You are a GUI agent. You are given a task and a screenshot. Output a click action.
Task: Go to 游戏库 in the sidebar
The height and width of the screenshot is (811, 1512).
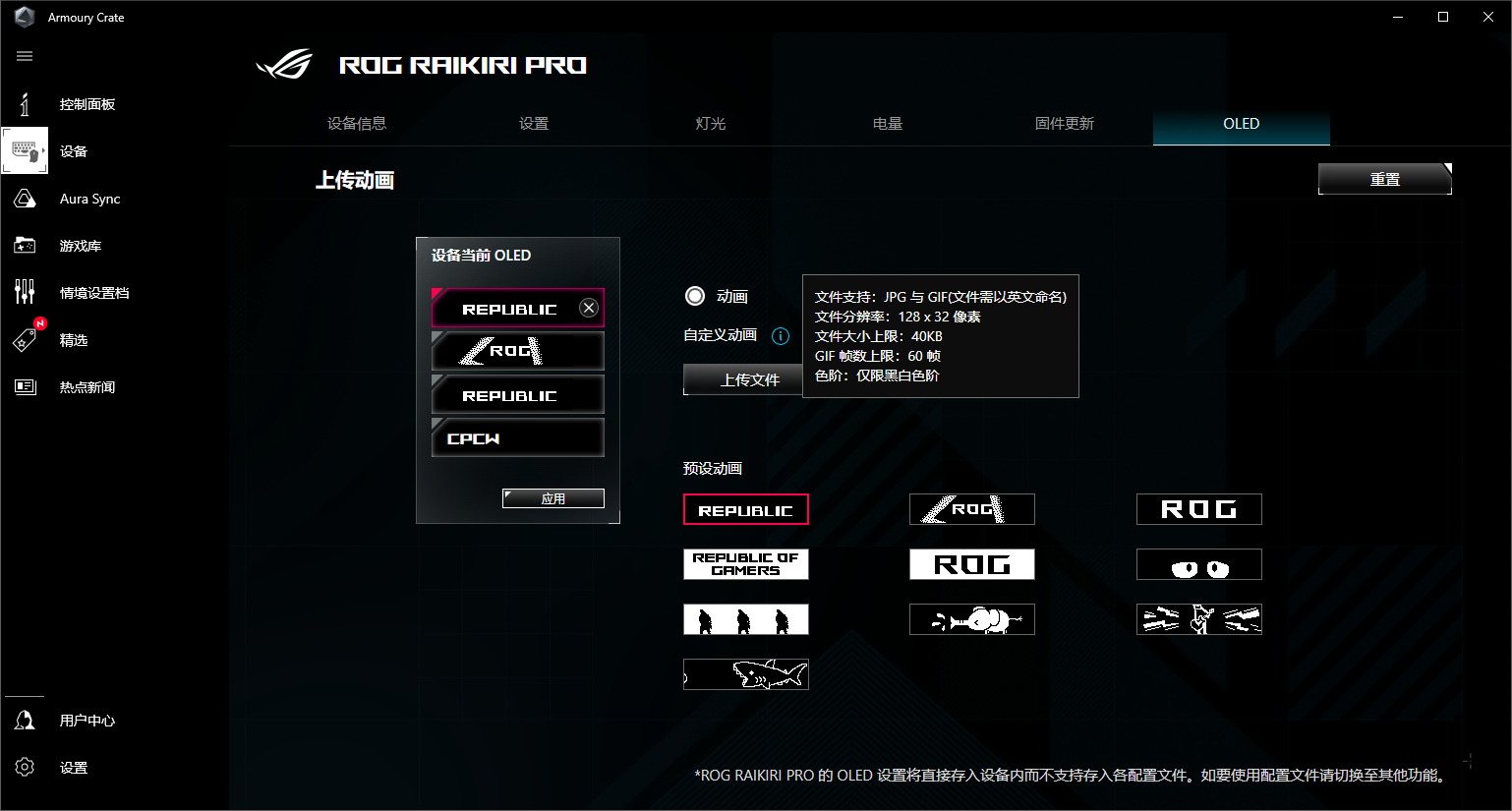pyautogui.click(x=80, y=246)
